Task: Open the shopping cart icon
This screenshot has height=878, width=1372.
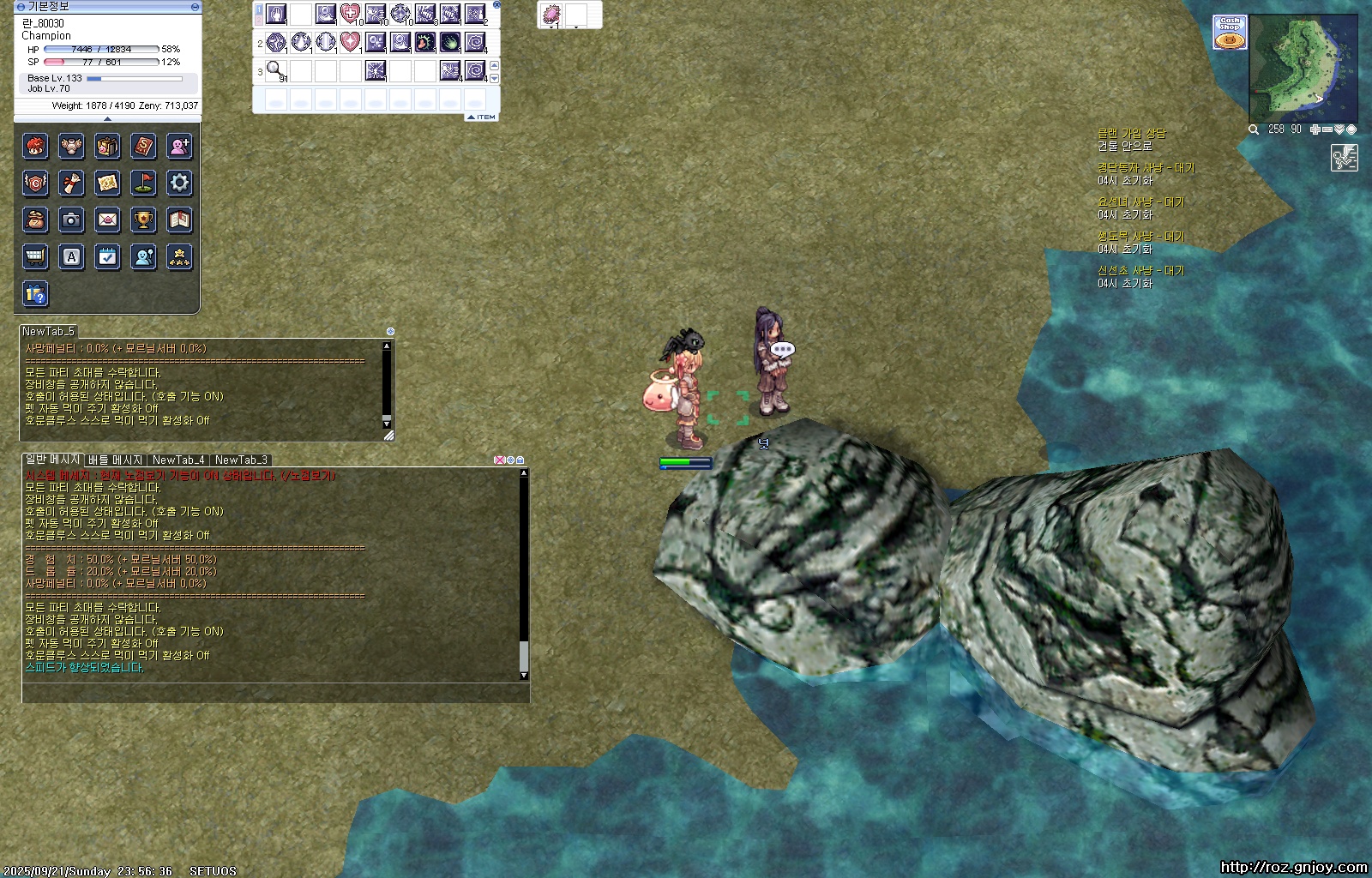Action: pyautogui.click(x=35, y=256)
